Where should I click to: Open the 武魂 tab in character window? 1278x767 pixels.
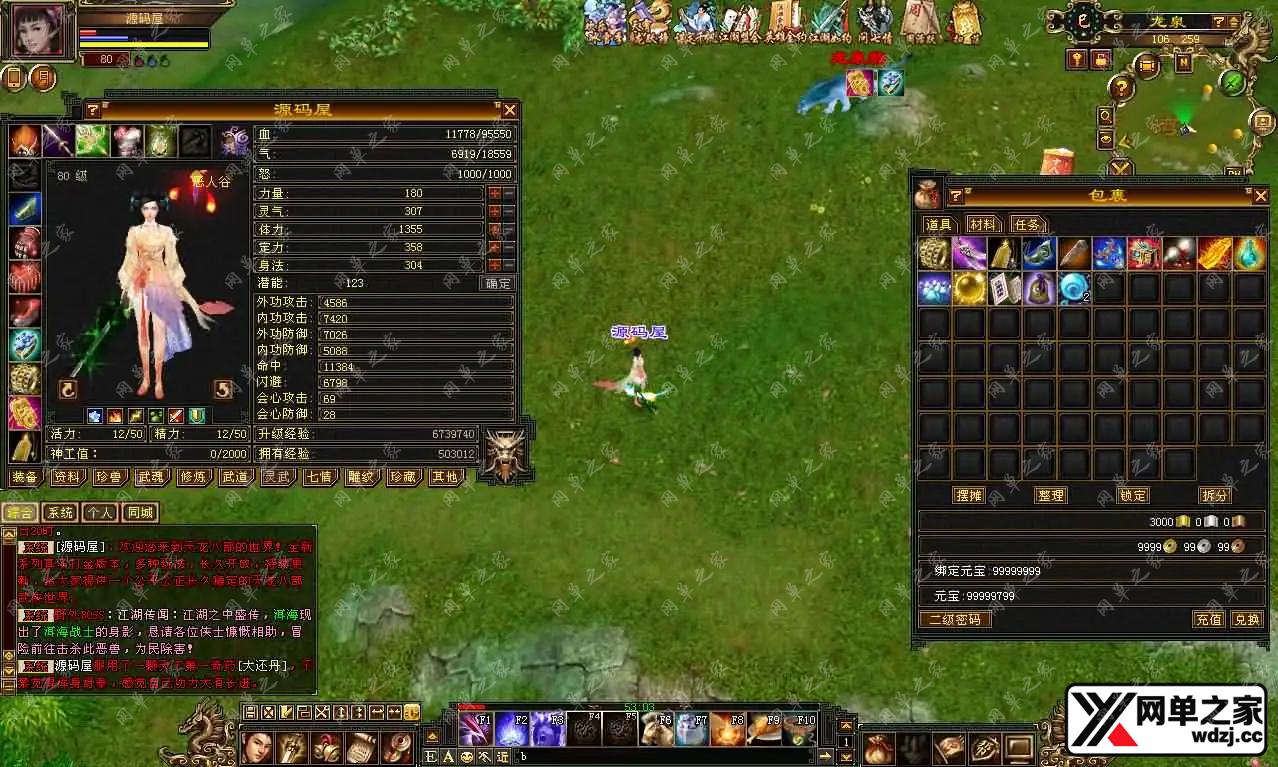[x=150, y=477]
